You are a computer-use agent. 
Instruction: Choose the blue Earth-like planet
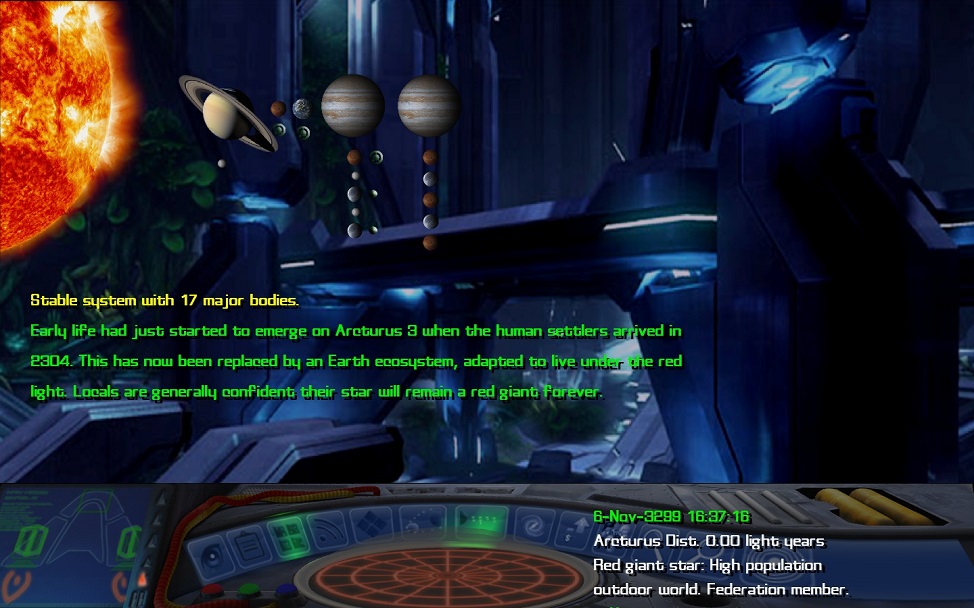point(302,107)
